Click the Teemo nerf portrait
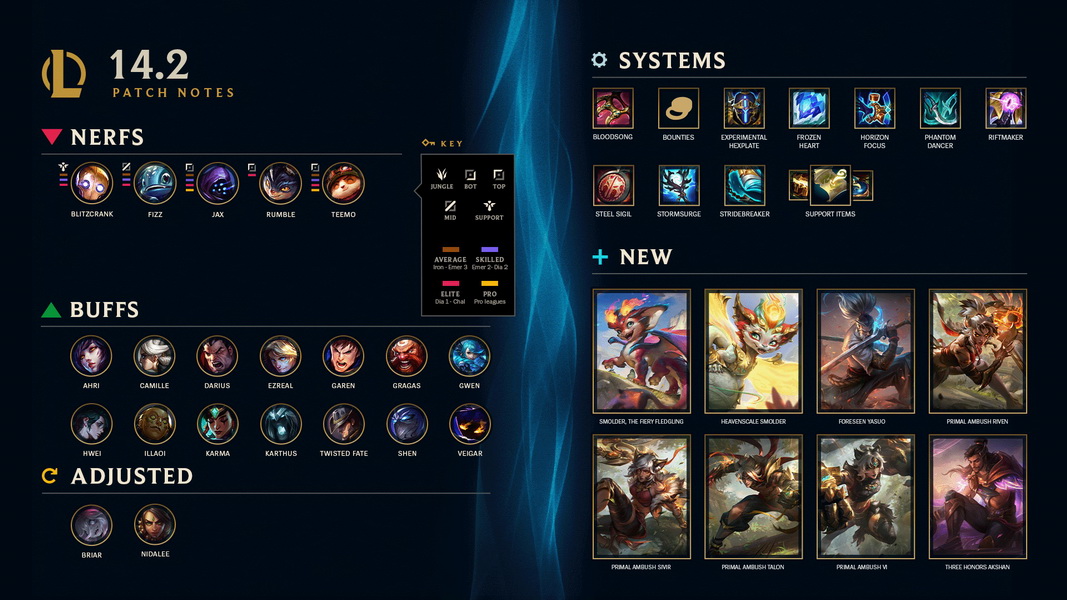Image resolution: width=1067 pixels, height=600 pixels. pos(343,184)
